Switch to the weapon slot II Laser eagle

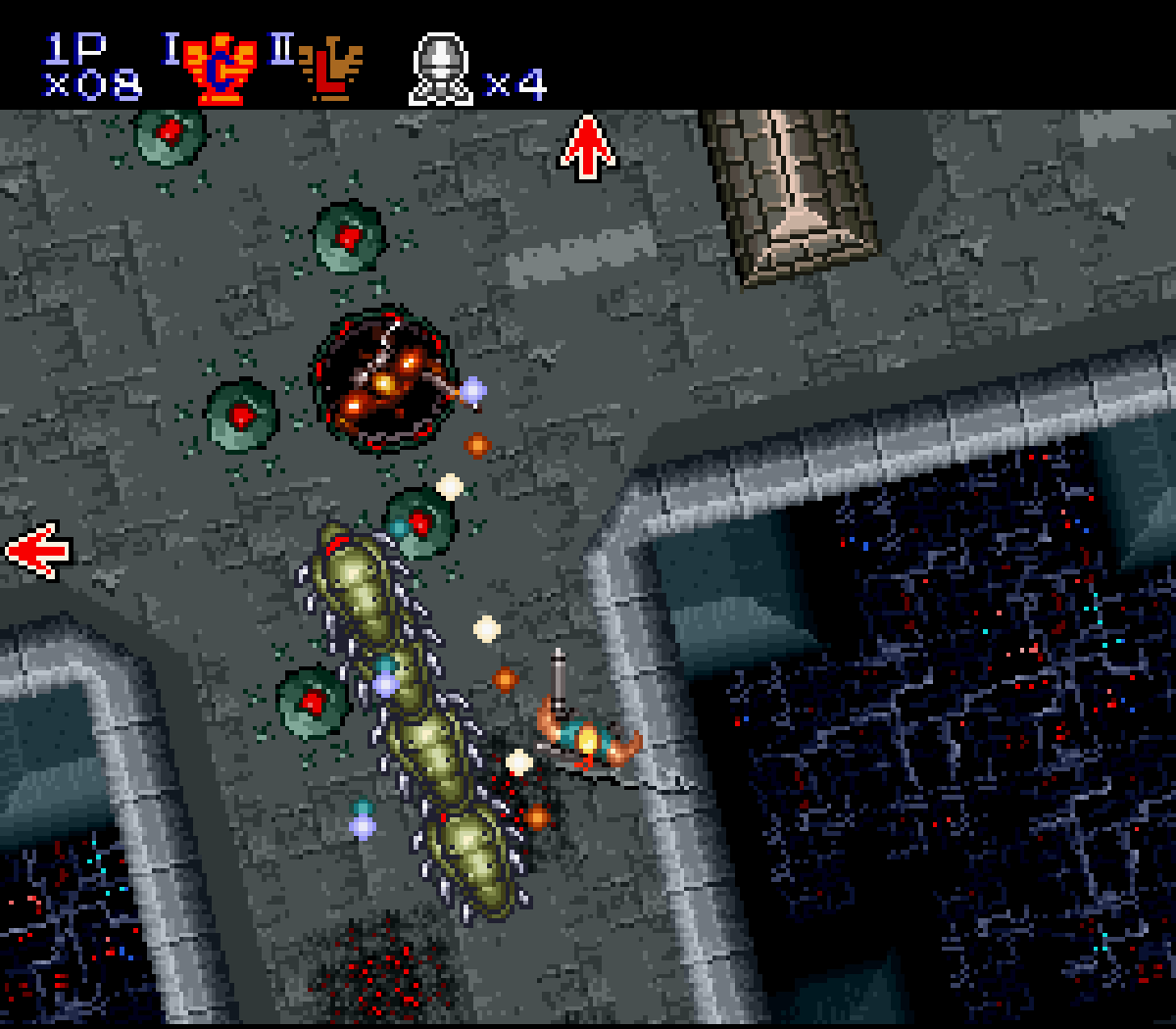coord(330,71)
